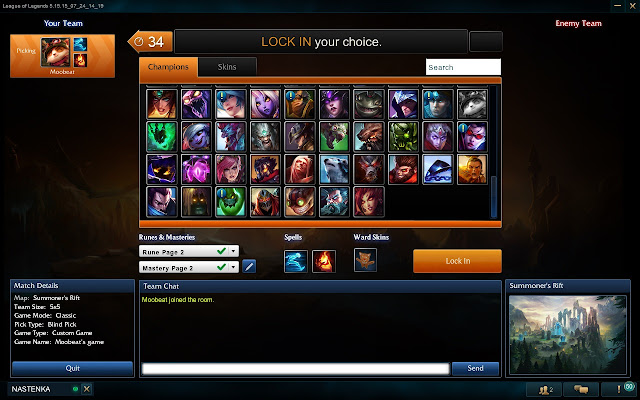Open the Champions tab
This screenshot has width=640, height=400.
[x=168, y=67]
